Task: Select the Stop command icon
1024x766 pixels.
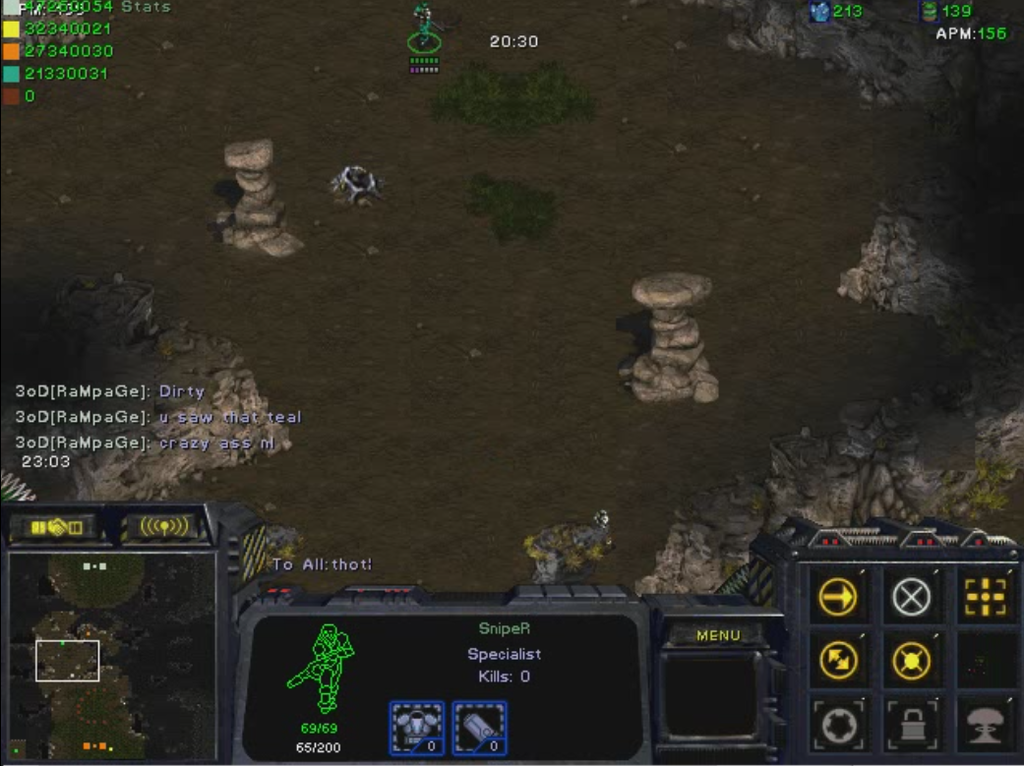Action: click(911, 598)
